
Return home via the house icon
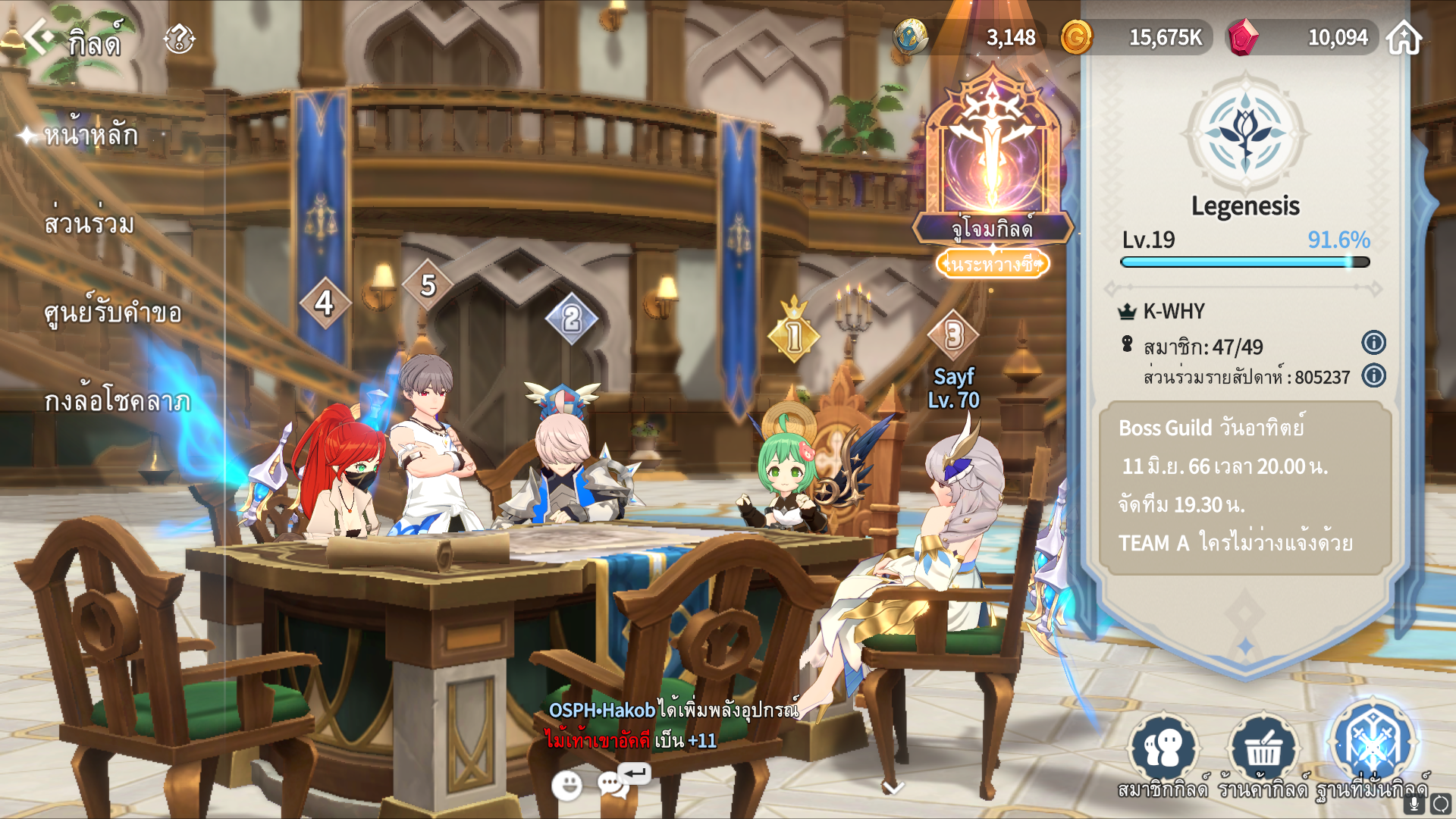pyautogui.click(x=1404, y=37)
